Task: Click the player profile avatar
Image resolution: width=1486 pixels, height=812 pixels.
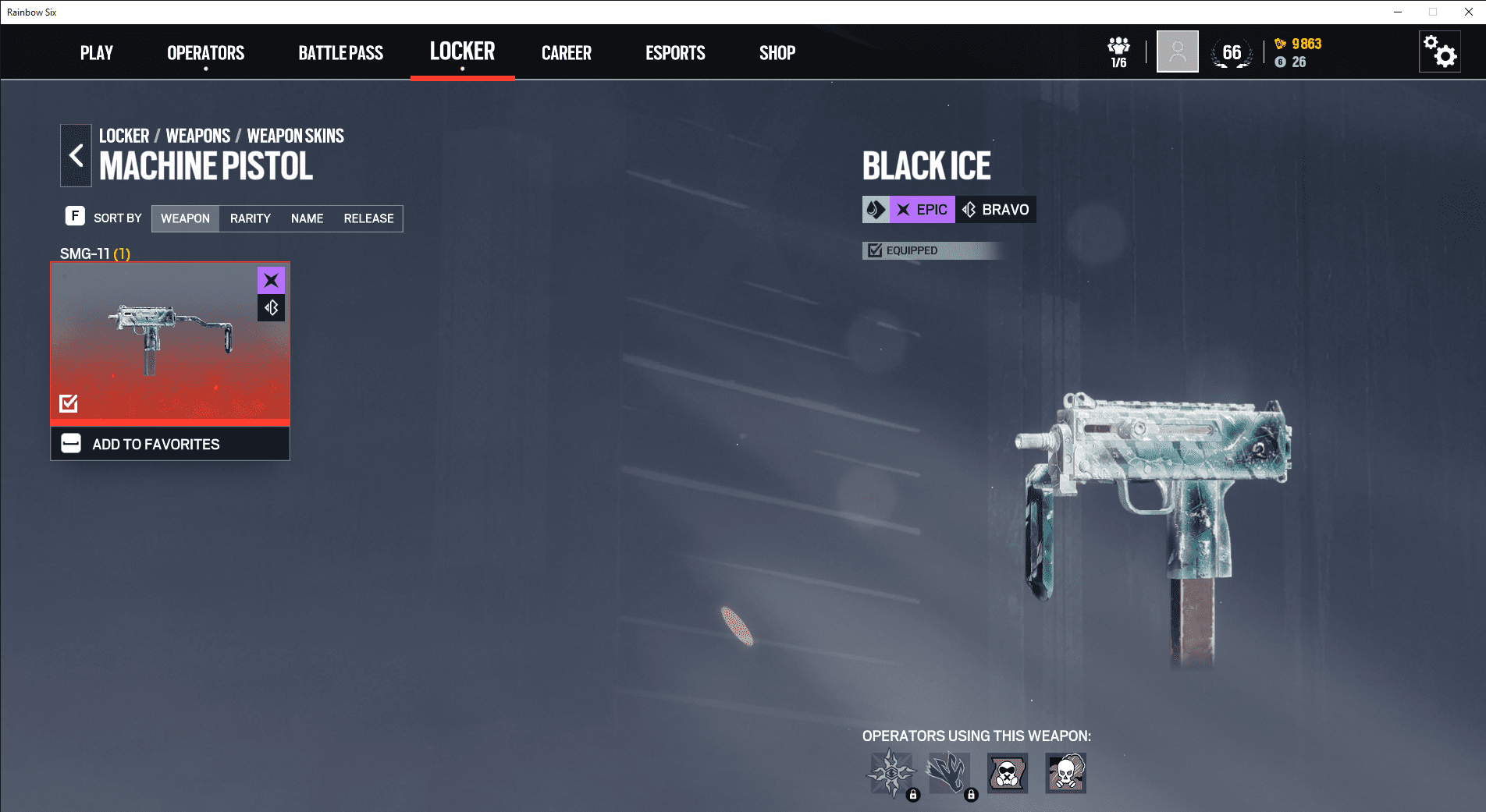Action: pos(1177,52)
